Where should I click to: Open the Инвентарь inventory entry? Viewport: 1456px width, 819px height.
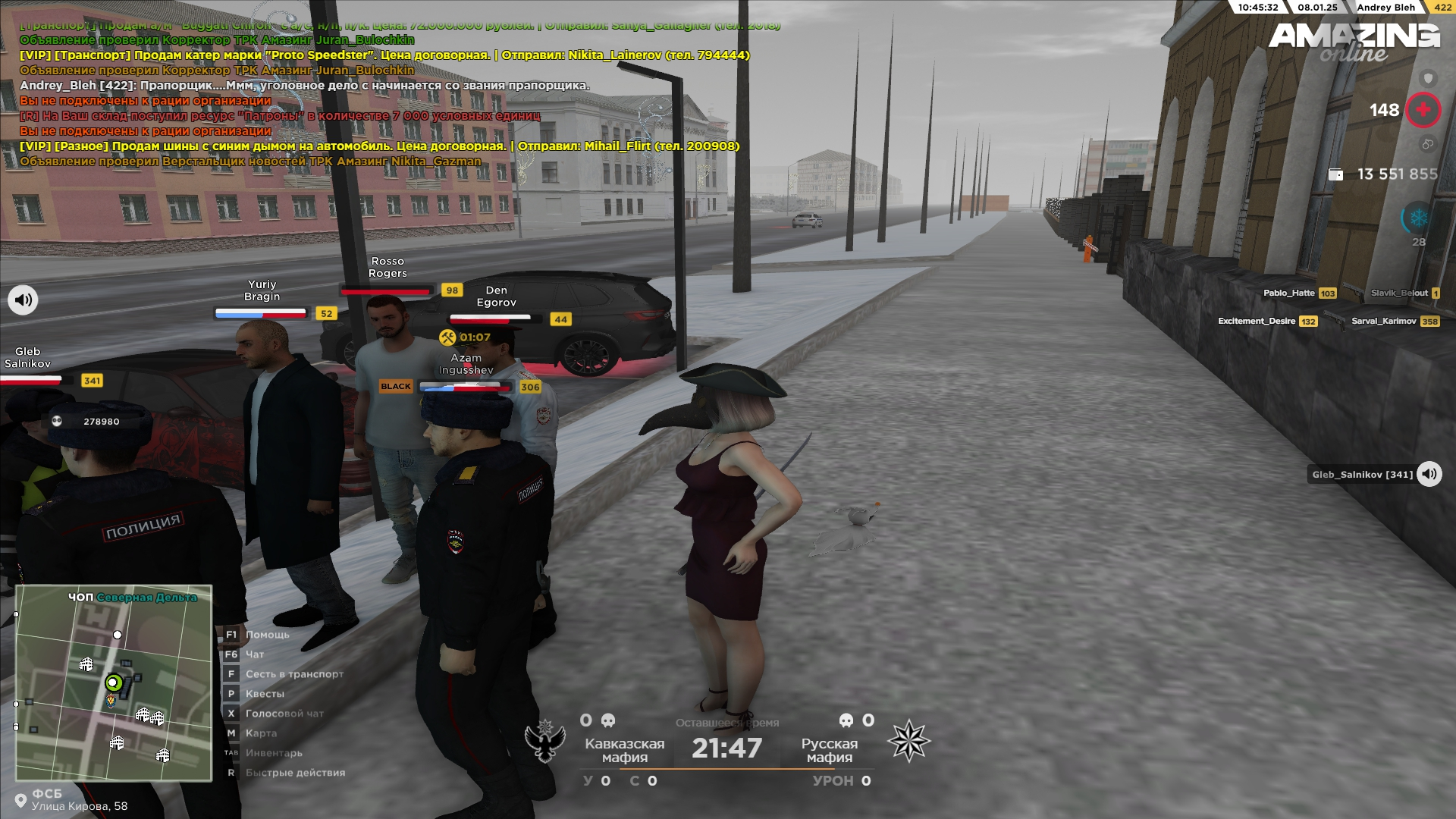click(x=273, y=753)
